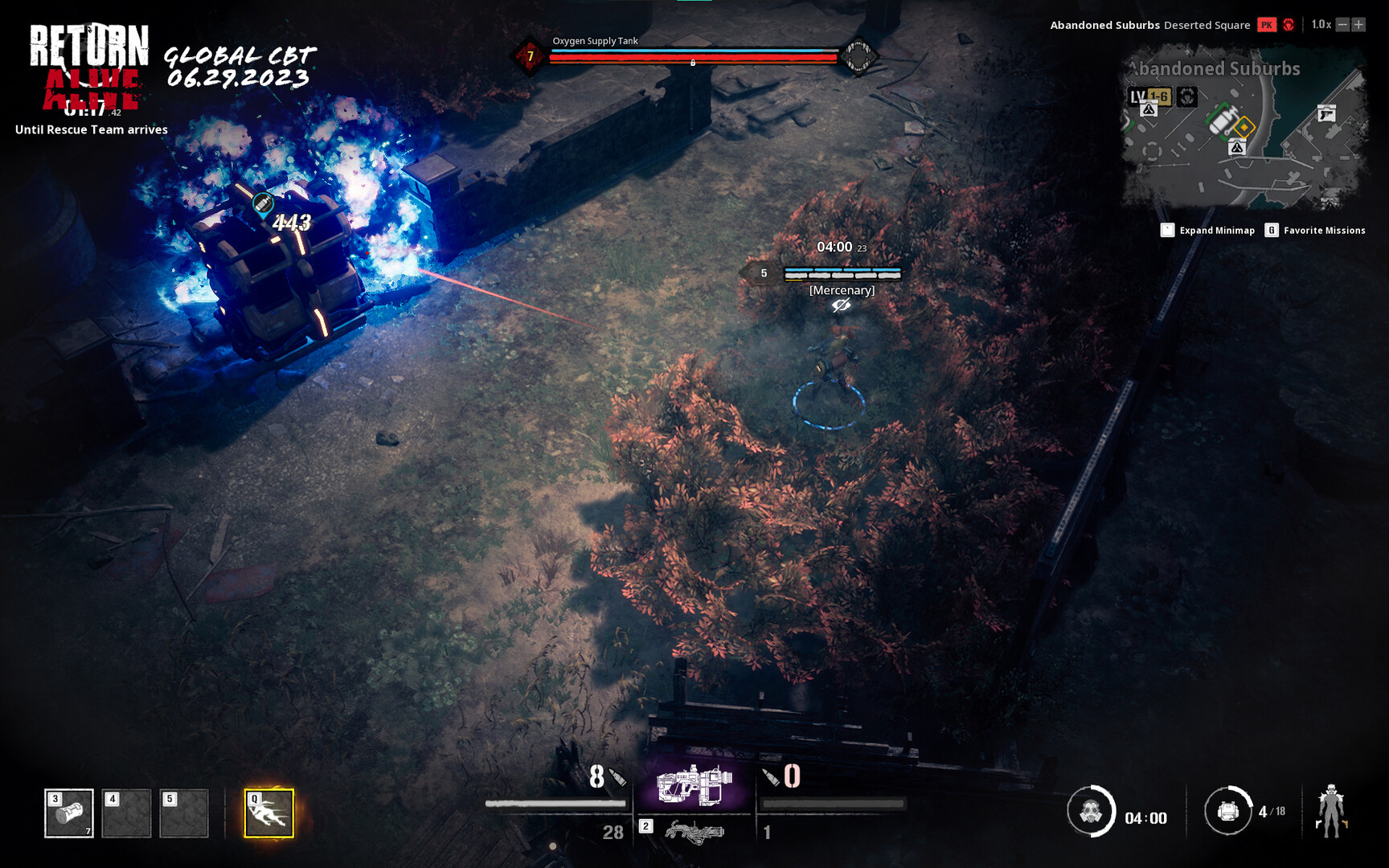The height and width of the screenshot is (868, 1389).
Task: Click the yellow diamond marker on minimap
Action: pyautogui.click(x=1244, y=125)
